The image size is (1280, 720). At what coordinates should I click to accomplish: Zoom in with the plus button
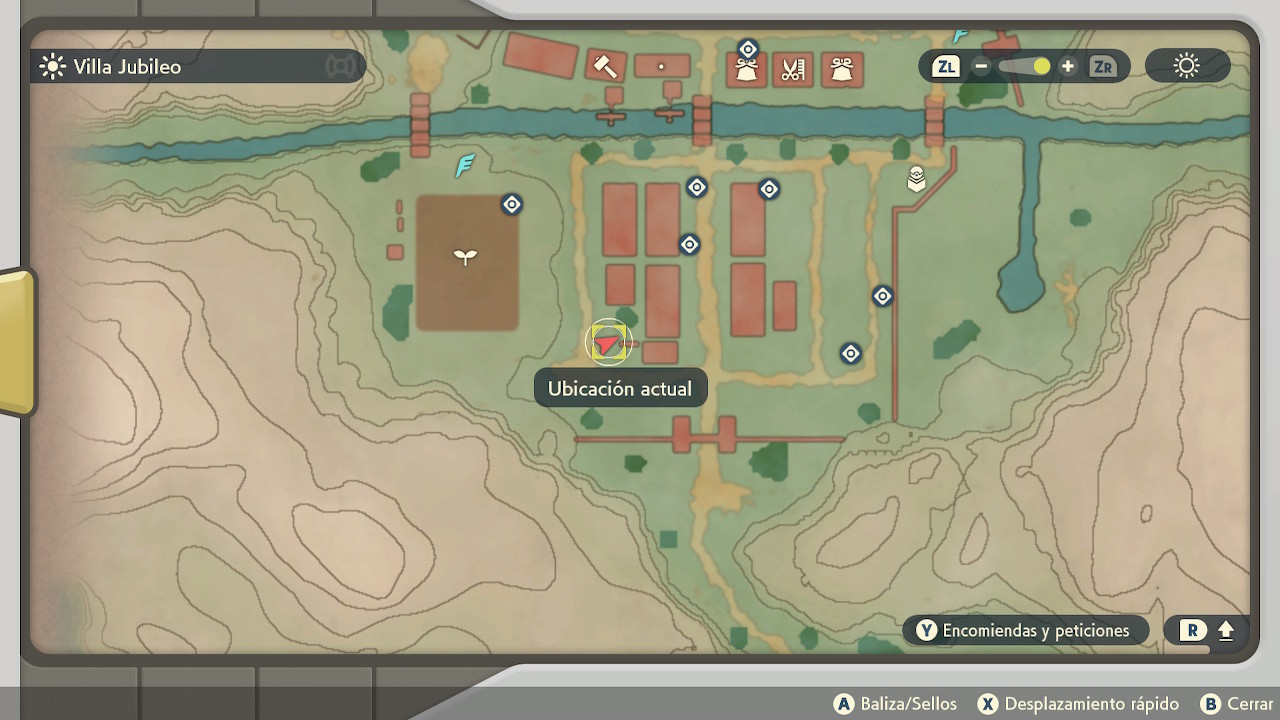pos(1068,67)
